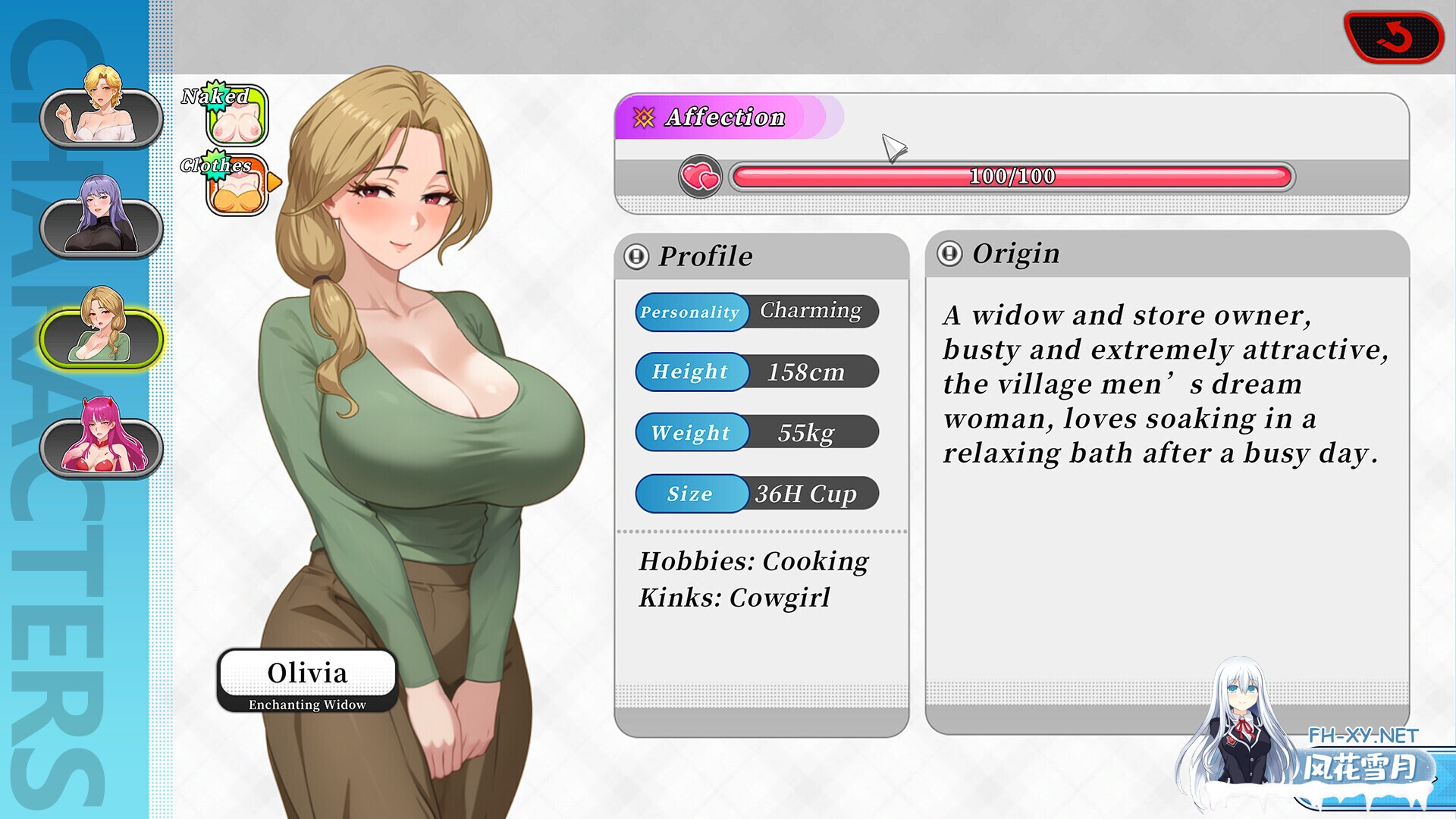Click the Origin panel header info icon

(x=952, y=253)
